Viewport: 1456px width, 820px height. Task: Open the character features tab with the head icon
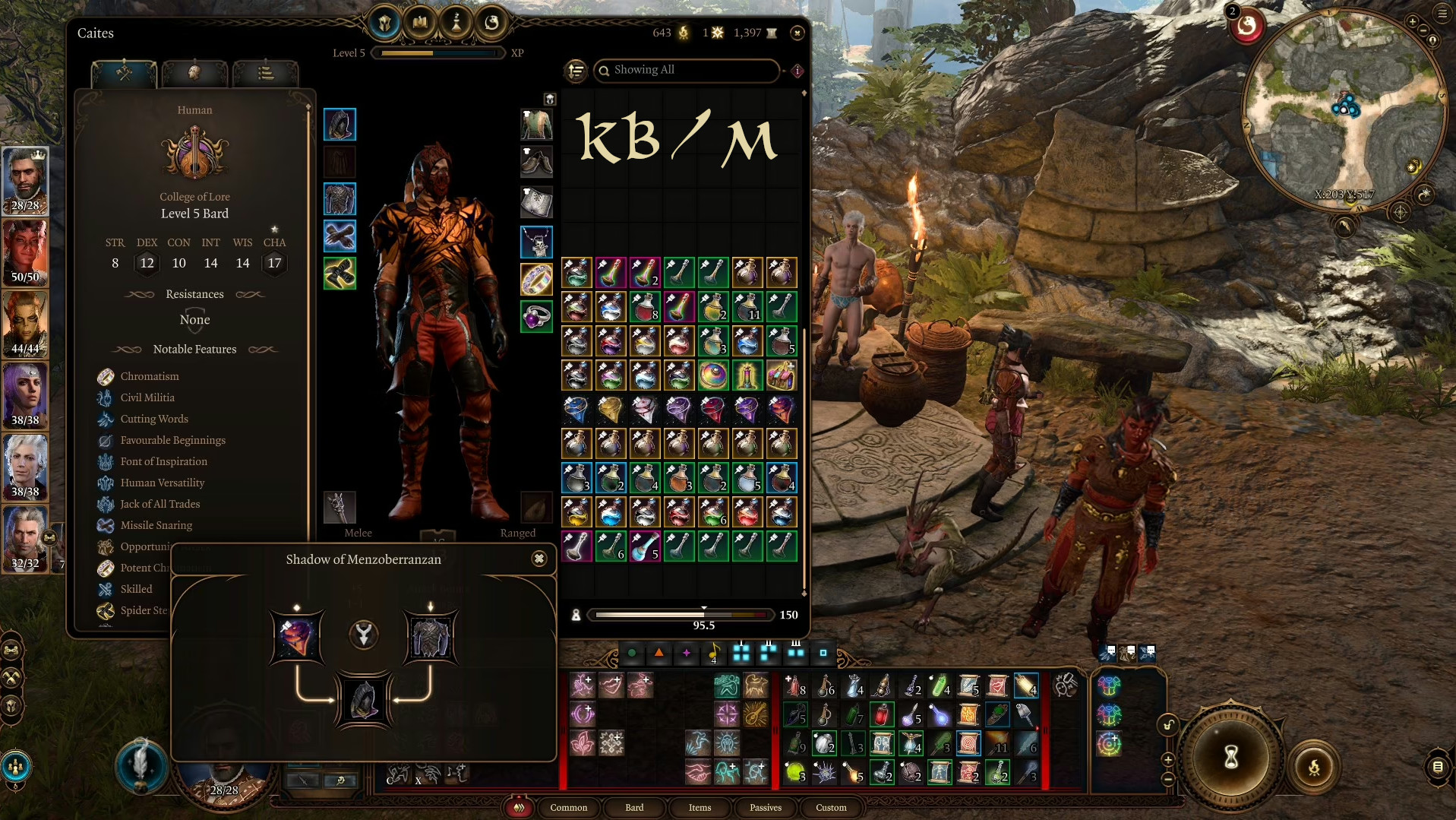[195, 72]
